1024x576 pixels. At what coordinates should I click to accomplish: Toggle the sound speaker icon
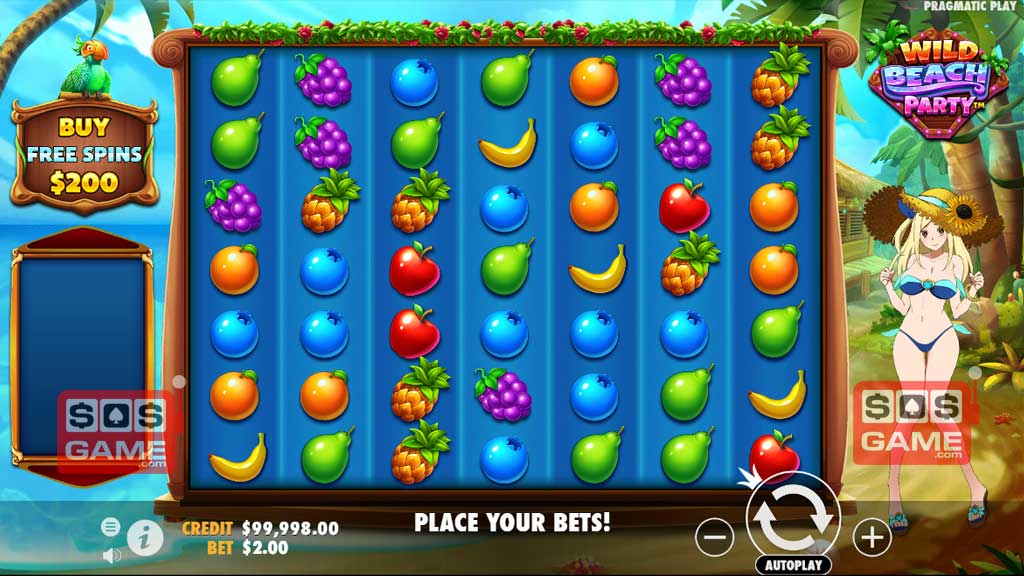(111, 554)
